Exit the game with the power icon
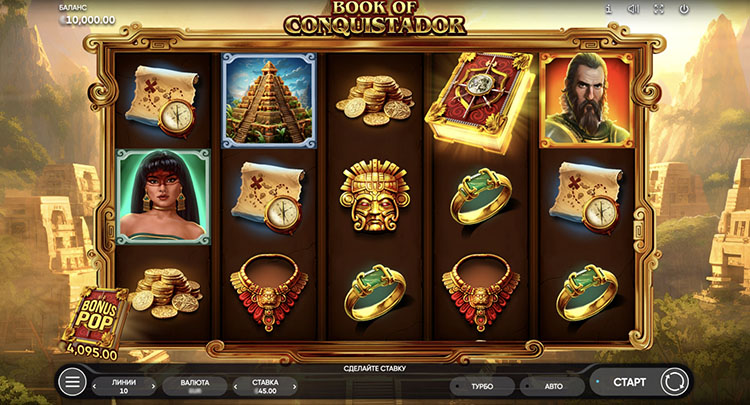This screenshot has width=750, height=405. [684, 9]
